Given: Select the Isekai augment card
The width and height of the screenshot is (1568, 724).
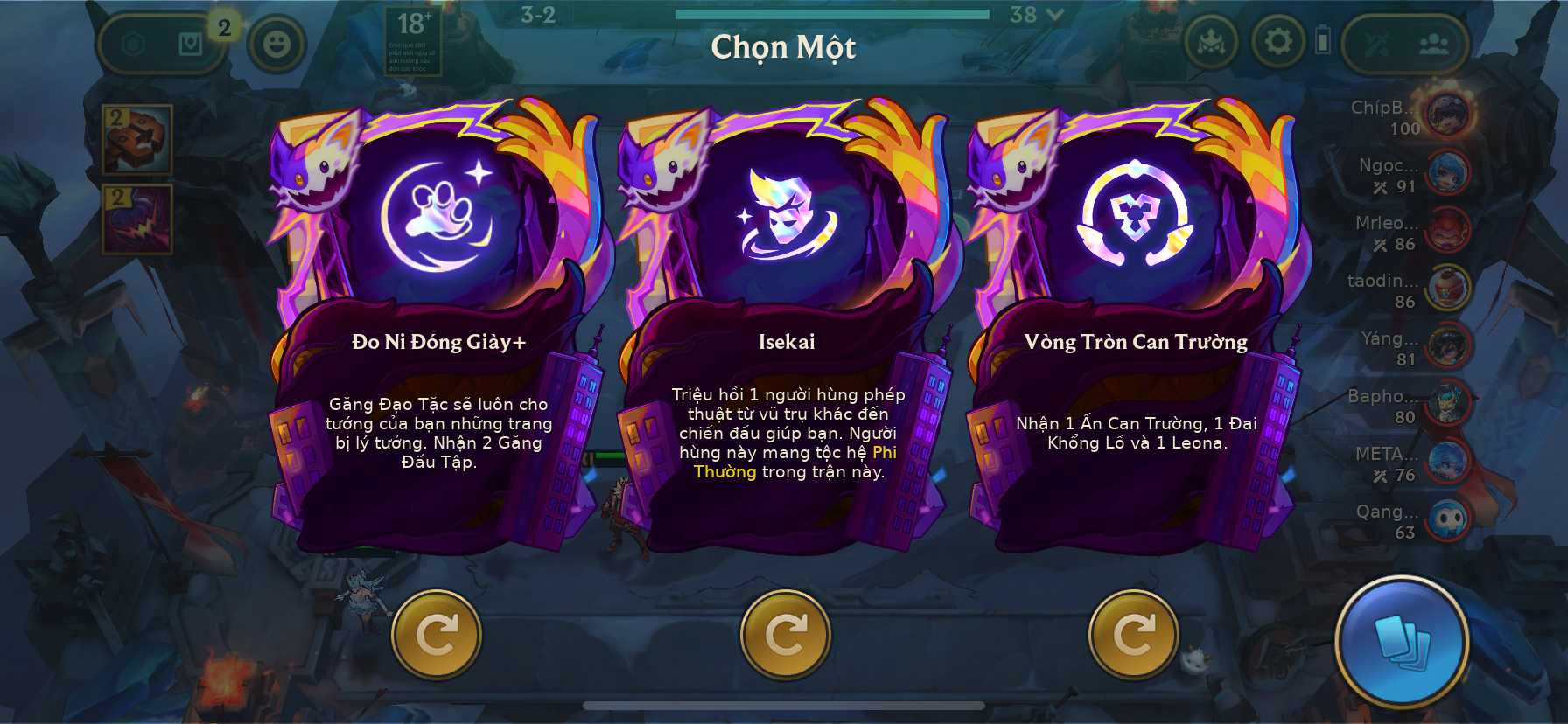Looking at the screenshot, I should (786, 341).
